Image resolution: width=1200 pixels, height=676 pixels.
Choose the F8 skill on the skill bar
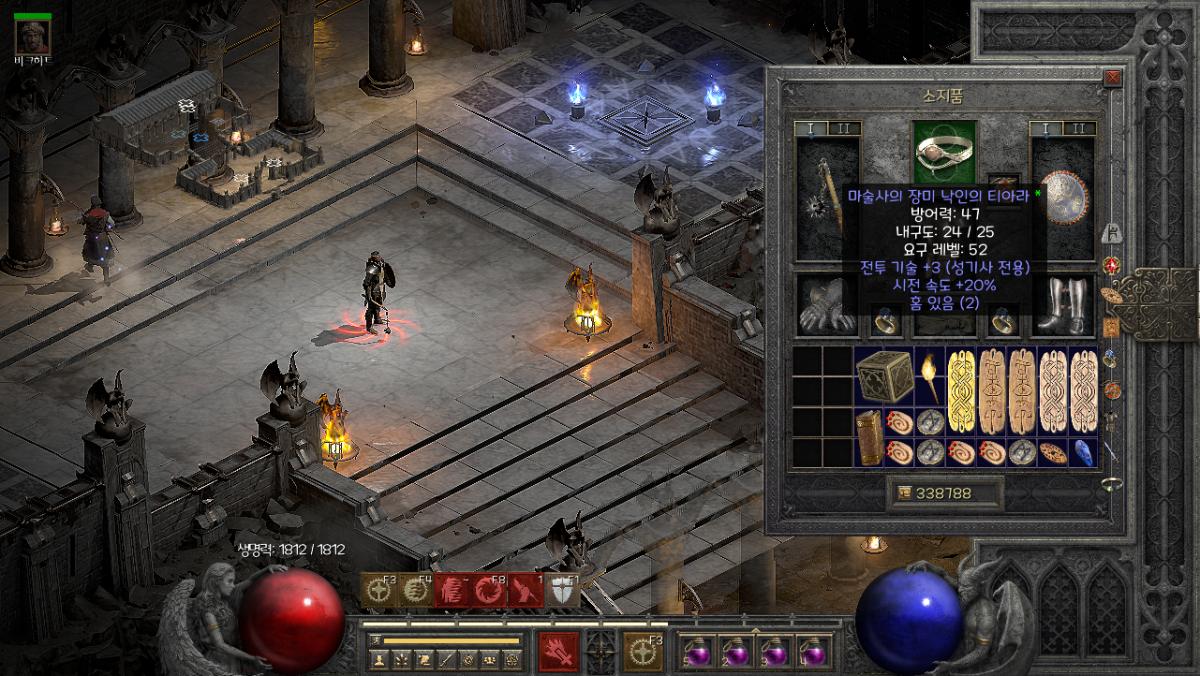487,591
